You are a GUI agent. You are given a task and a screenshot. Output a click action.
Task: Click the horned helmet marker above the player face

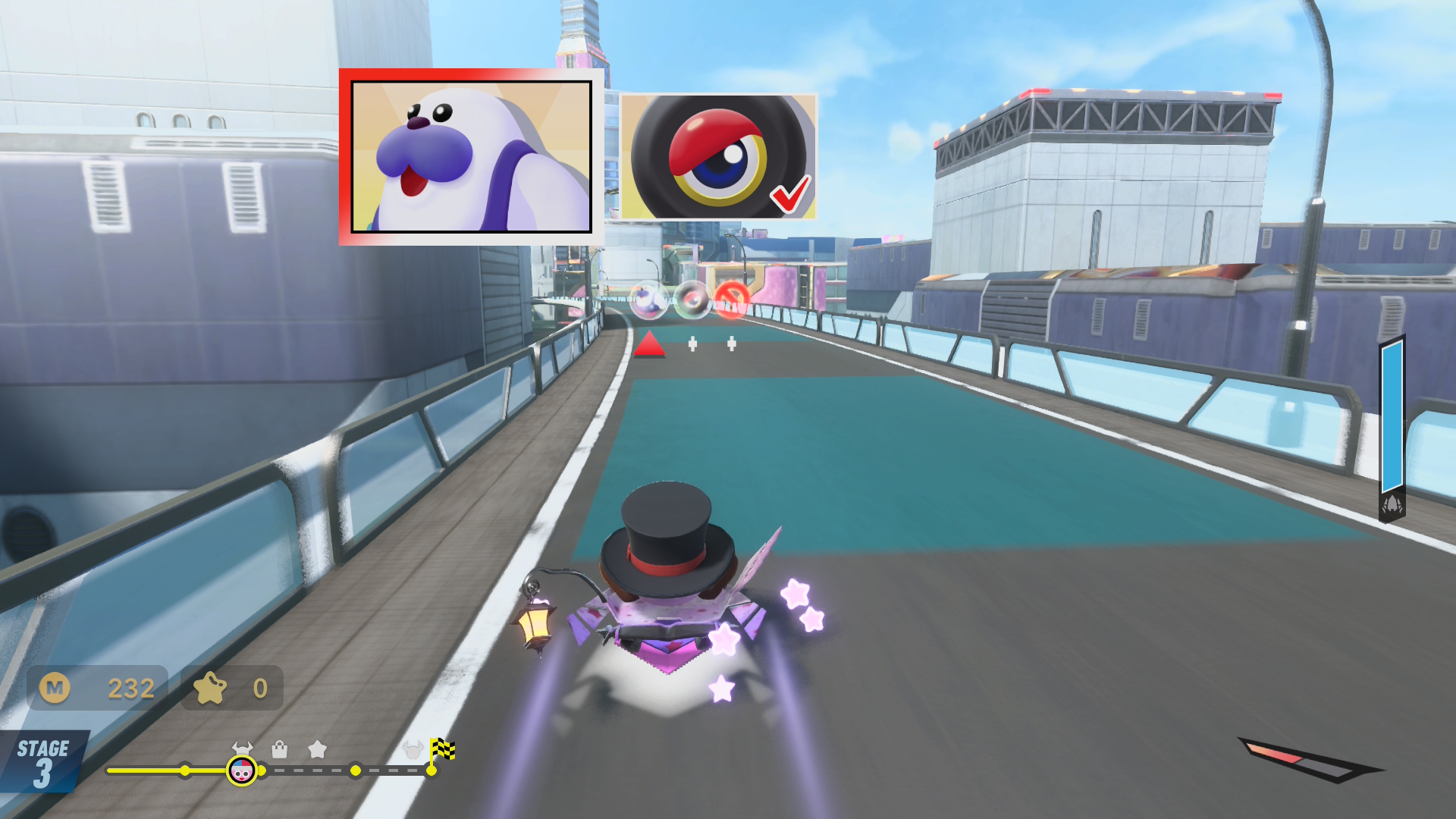242,748
